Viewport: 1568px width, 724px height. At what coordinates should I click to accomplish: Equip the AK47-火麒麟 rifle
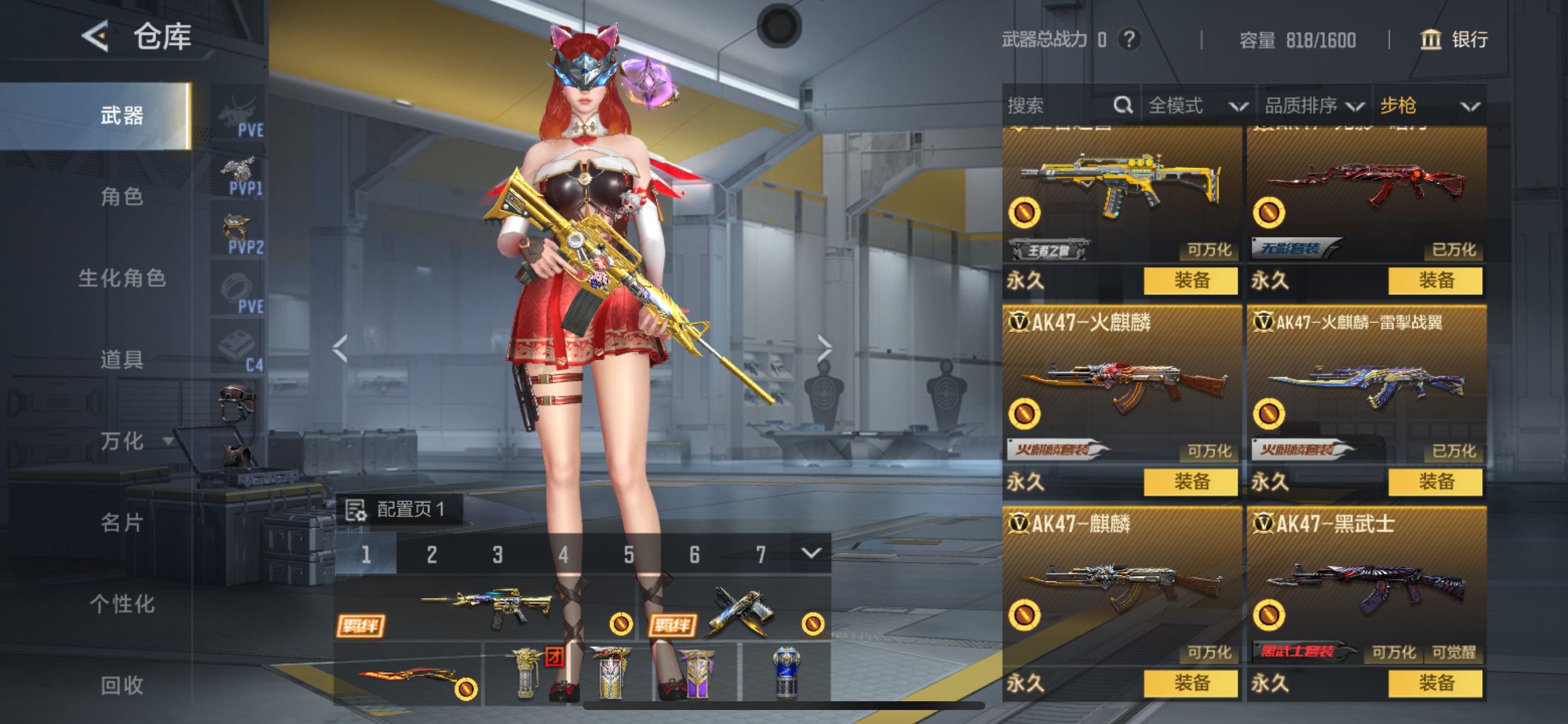tap(1191, 482)
